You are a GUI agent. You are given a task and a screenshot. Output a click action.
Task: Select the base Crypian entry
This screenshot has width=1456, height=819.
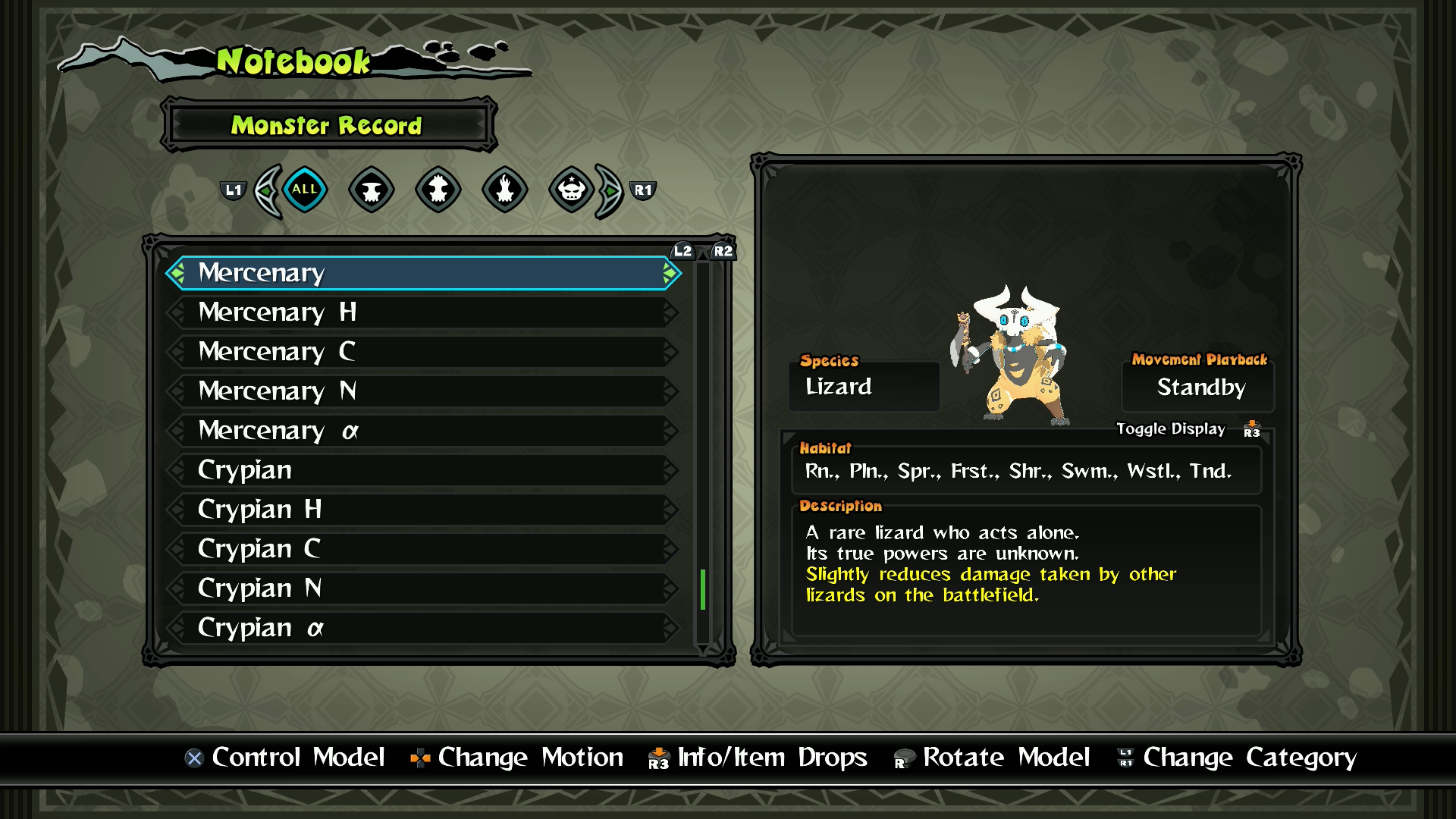[423, 470]
